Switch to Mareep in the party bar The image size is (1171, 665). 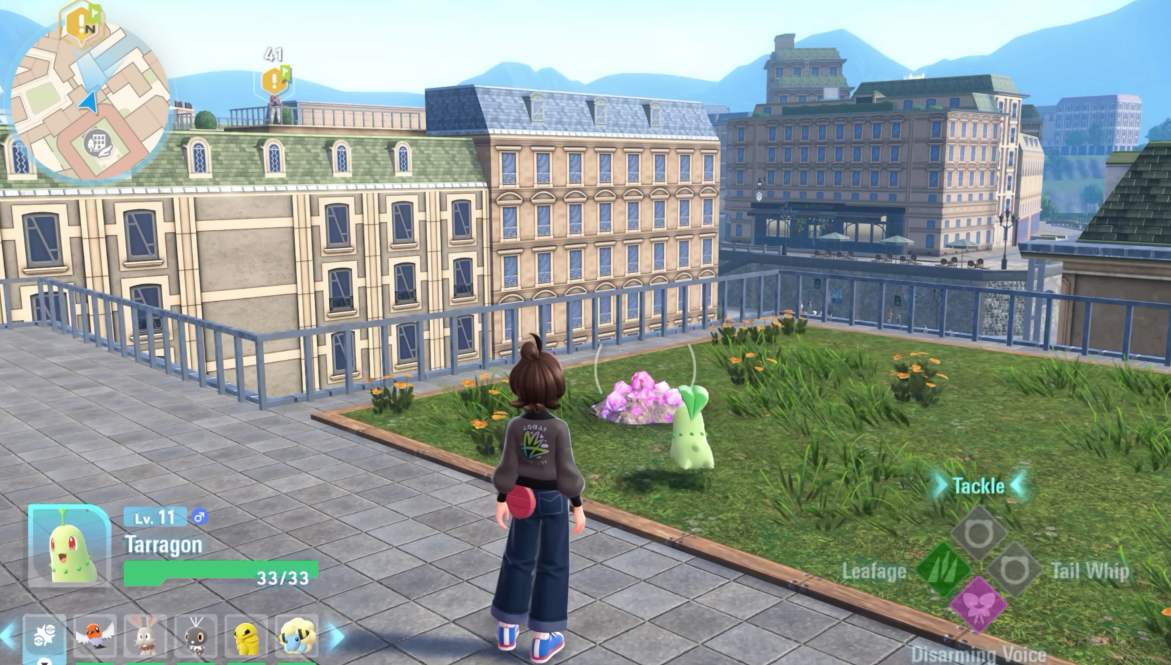pyautogui.click(x=296, y=636)
